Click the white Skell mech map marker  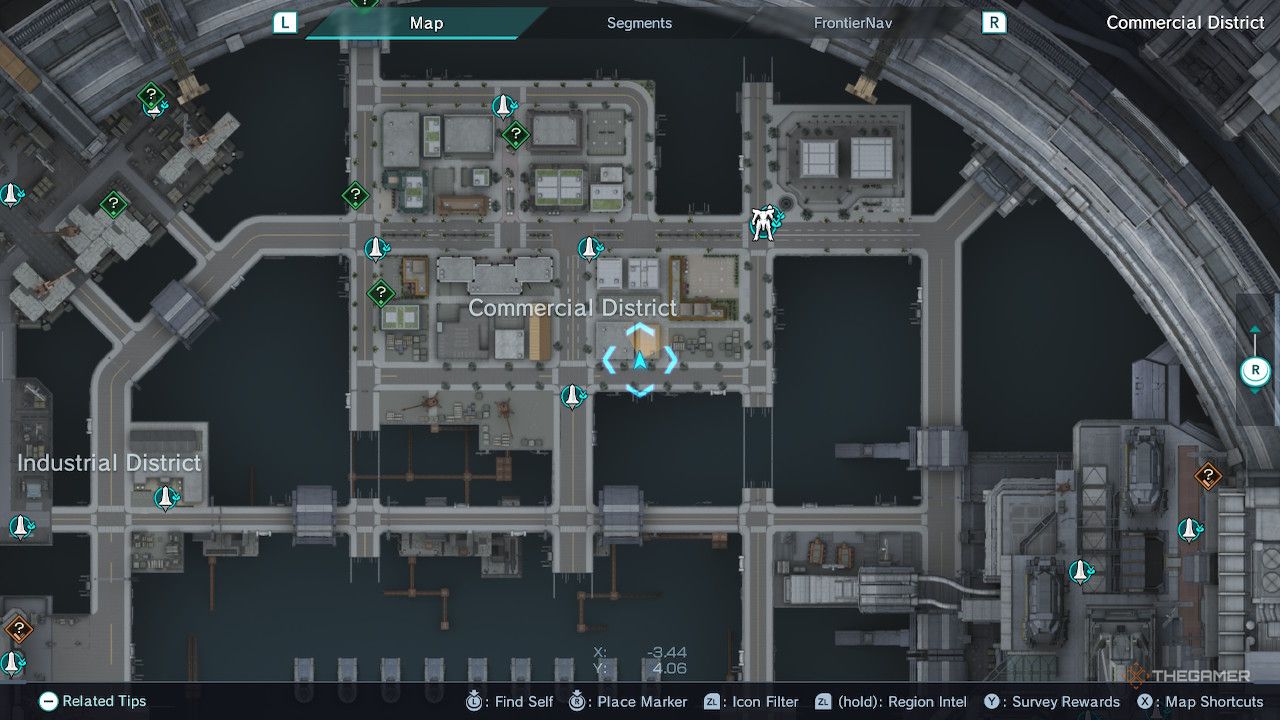[764, 224]
